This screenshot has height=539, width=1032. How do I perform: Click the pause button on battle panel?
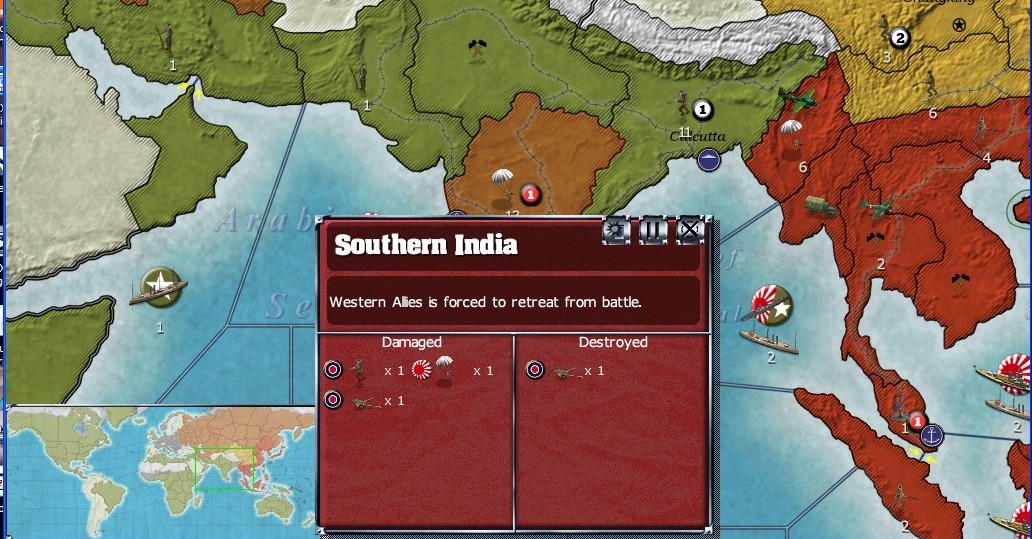tap(653, 231)
